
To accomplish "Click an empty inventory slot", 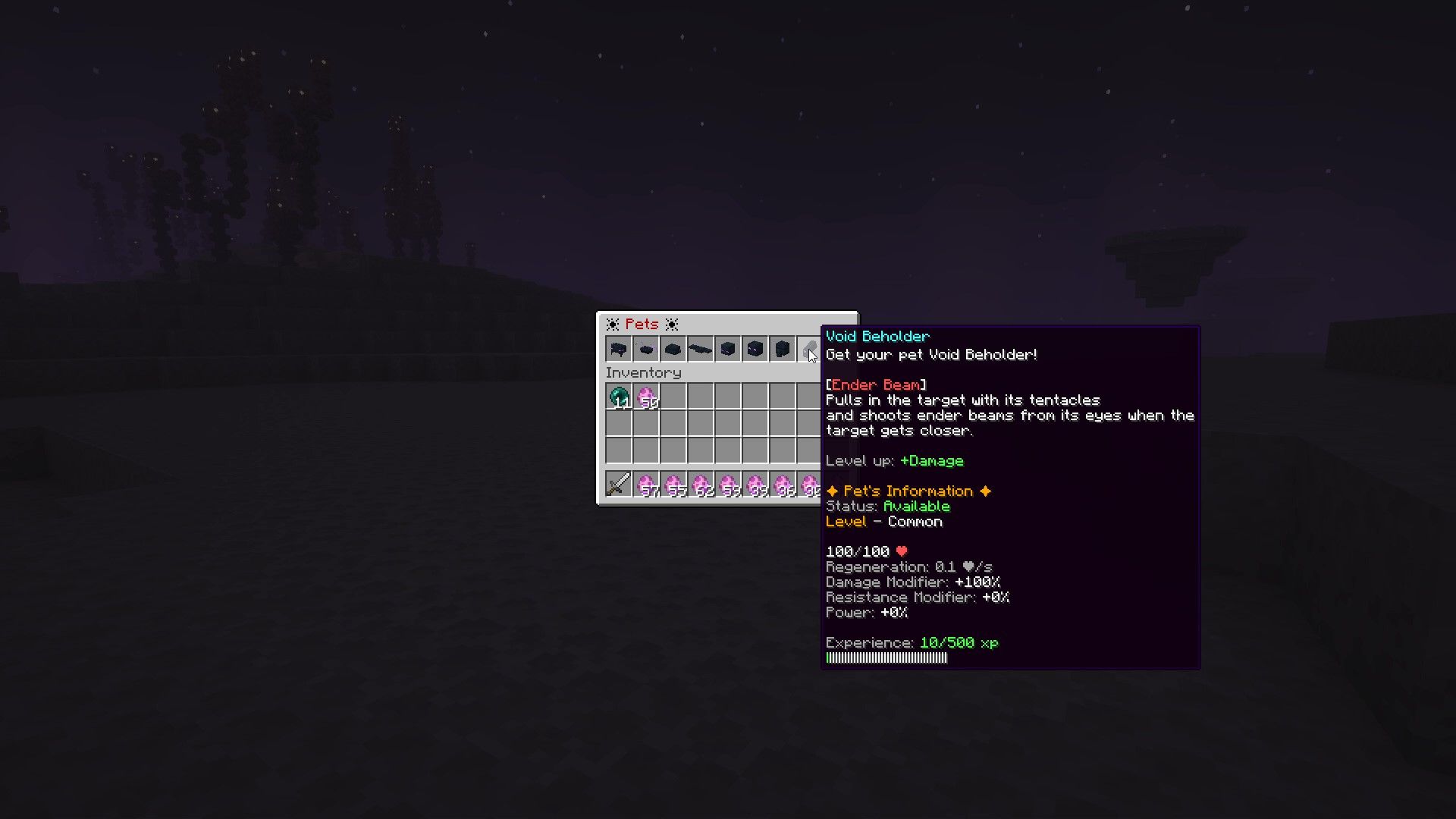I will [x=701, y=425].
